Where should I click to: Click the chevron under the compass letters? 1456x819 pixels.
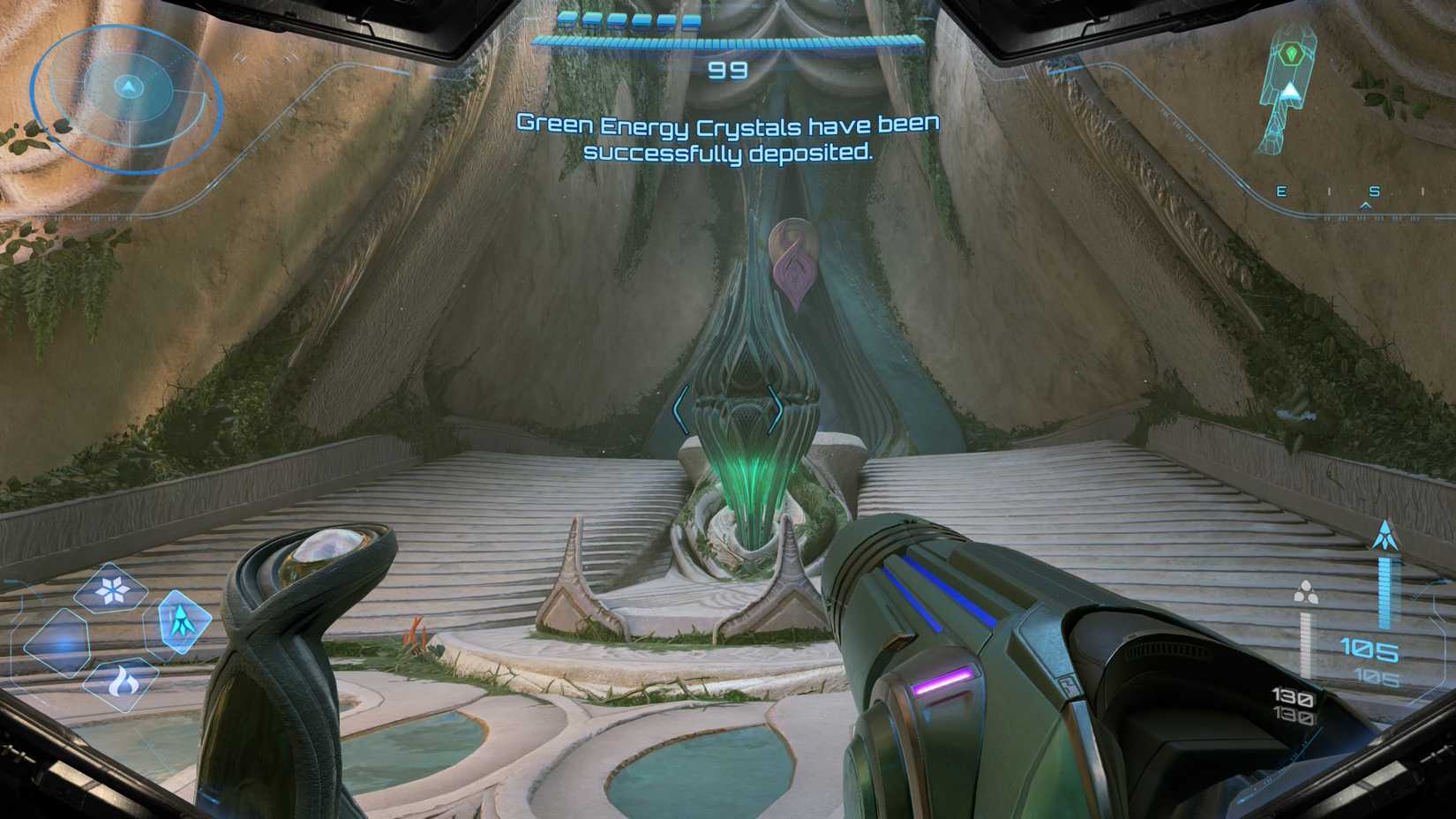(x=1365, y=206)
